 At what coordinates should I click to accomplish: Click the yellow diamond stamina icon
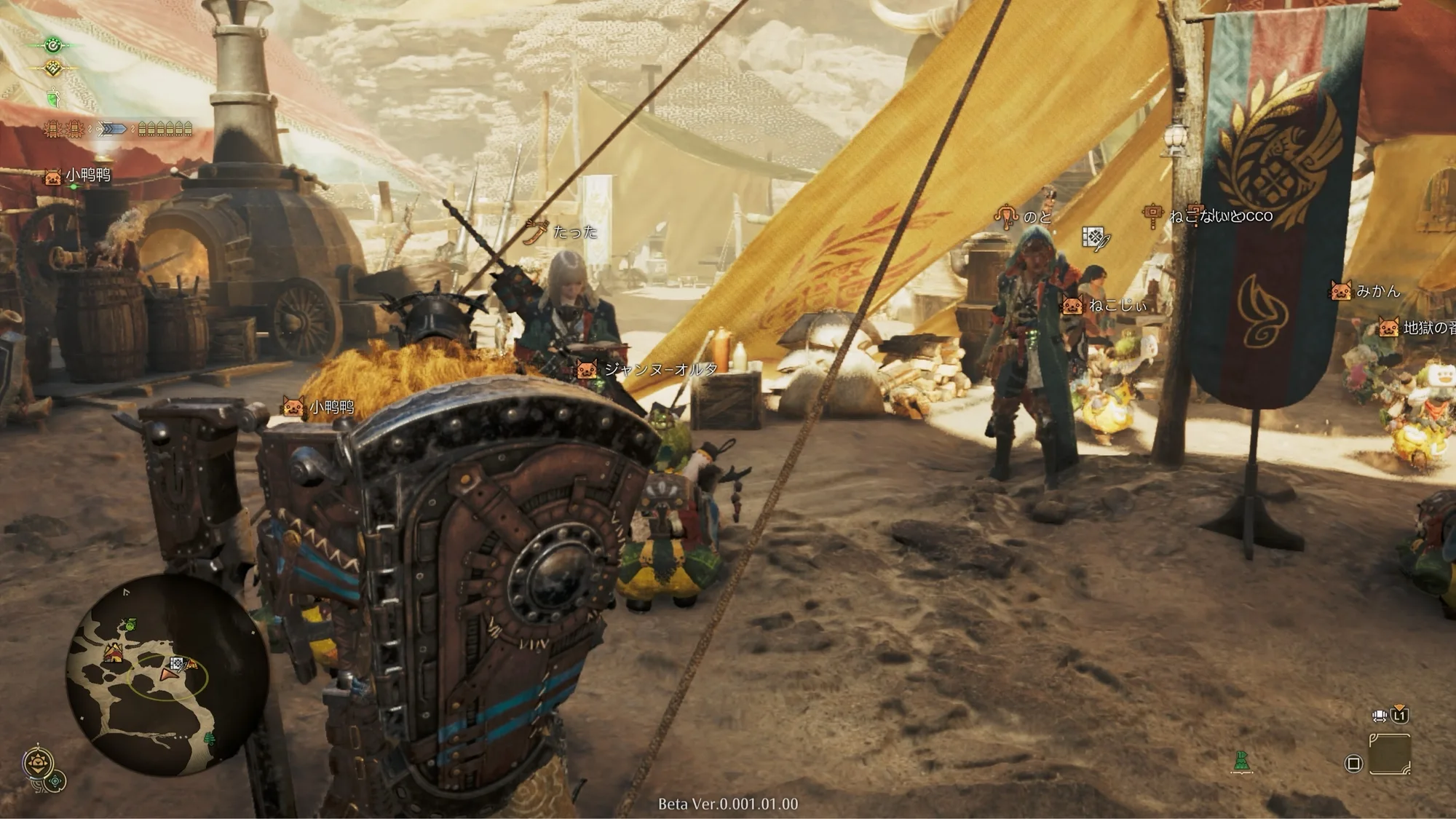[x=53, y=69]
